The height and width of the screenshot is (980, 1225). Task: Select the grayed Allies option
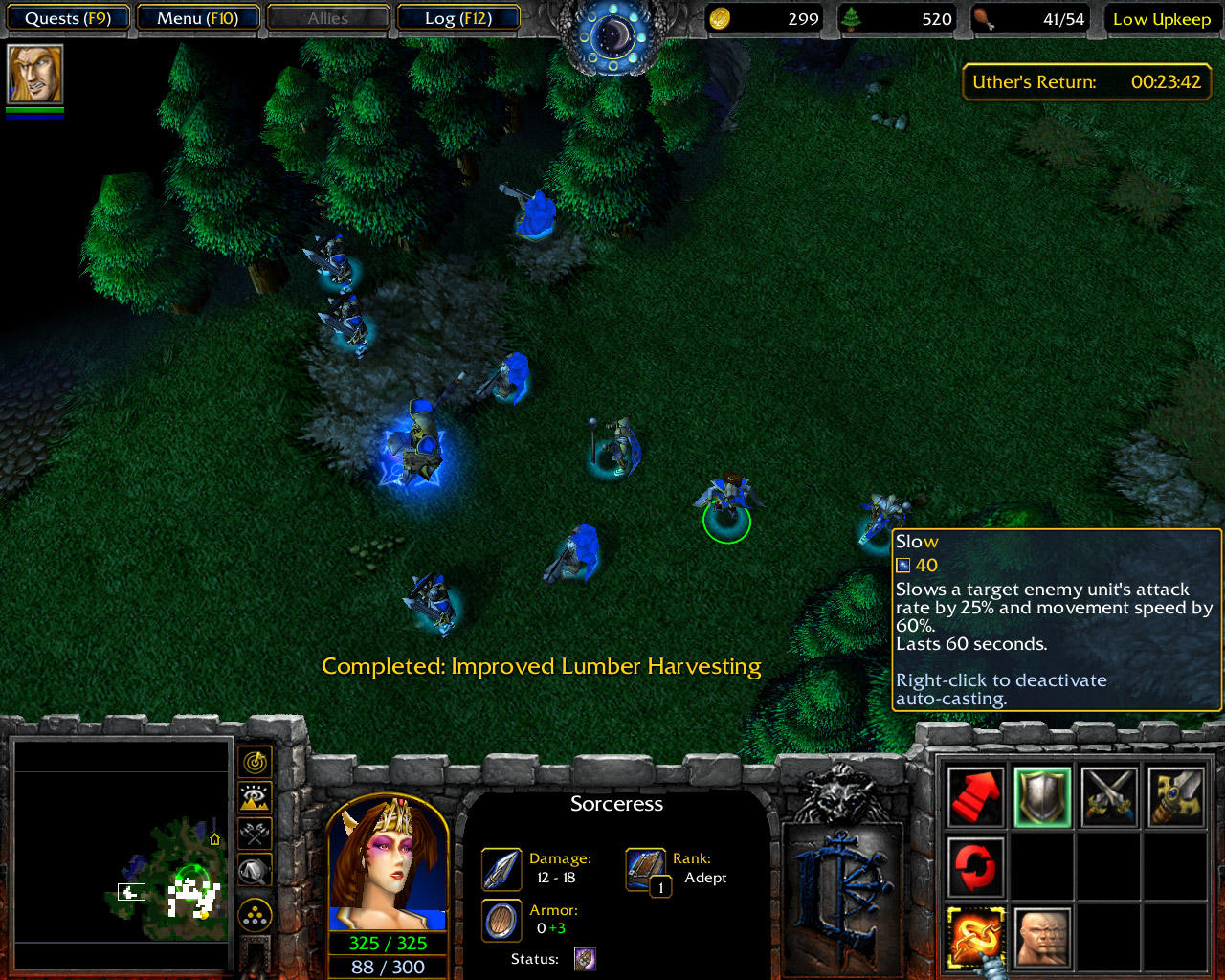click(x=328, y=17)
